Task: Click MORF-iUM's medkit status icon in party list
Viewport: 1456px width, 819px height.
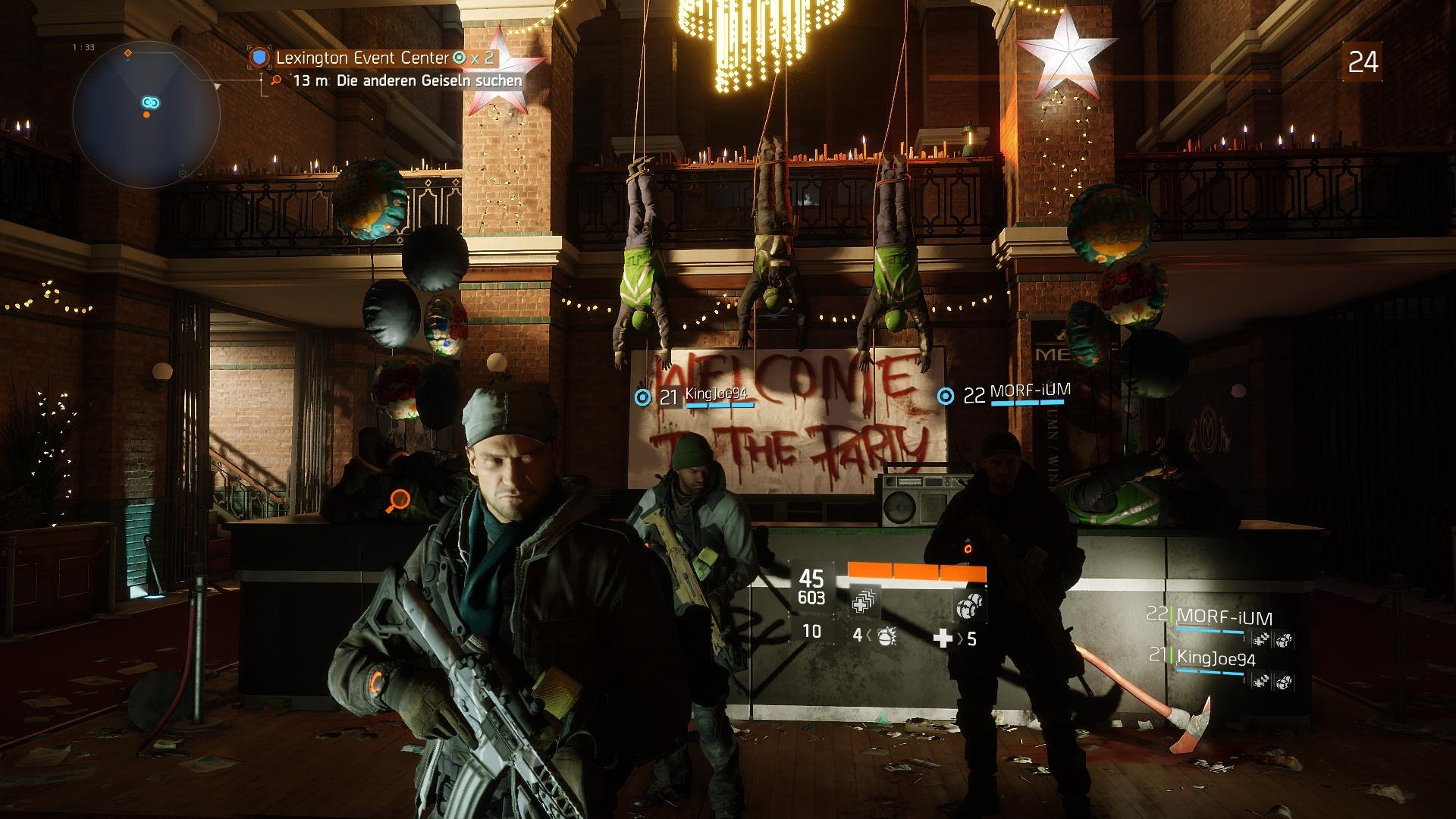Action: [1261, 639]
